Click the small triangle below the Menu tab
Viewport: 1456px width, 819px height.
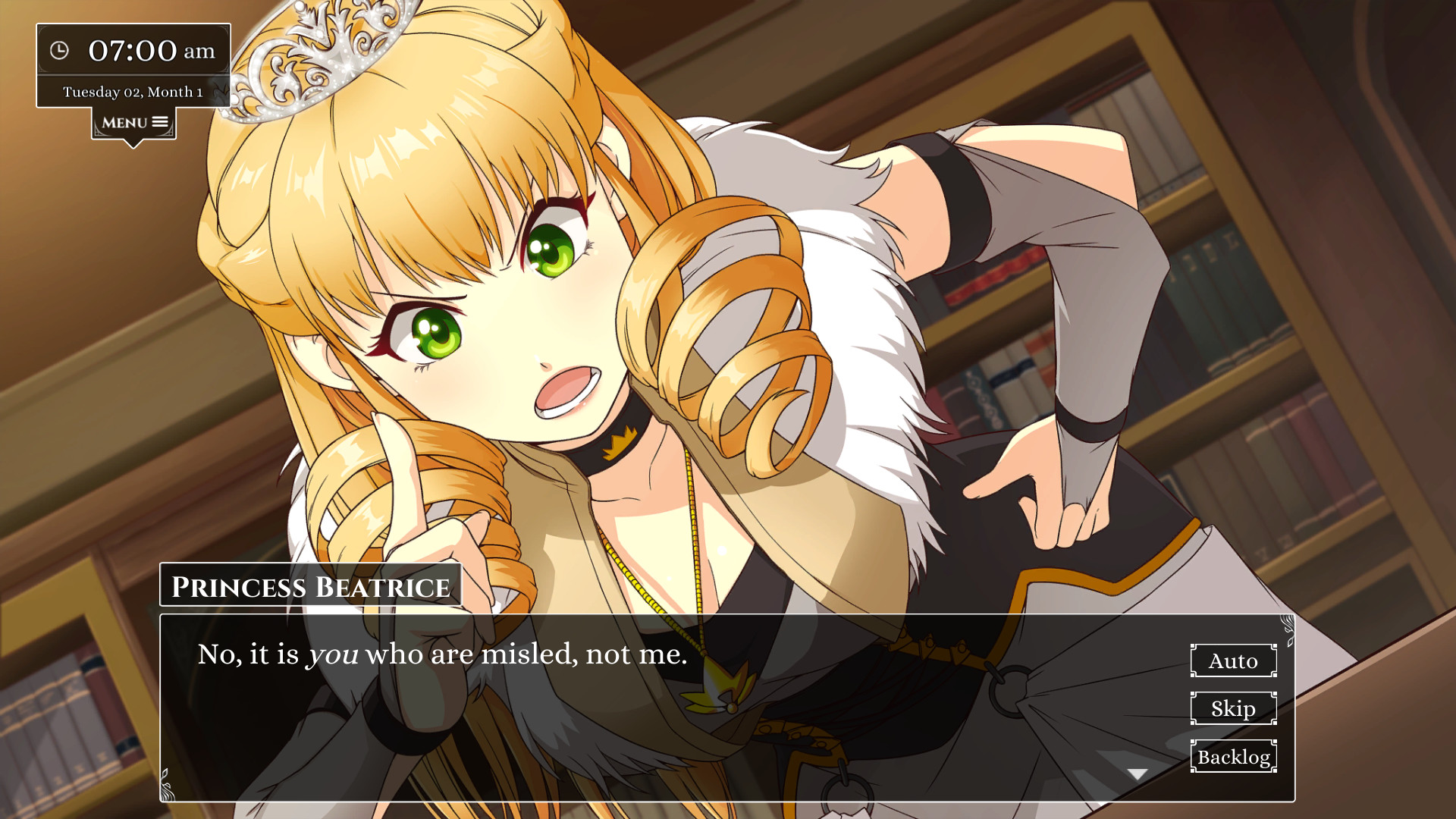132,140
